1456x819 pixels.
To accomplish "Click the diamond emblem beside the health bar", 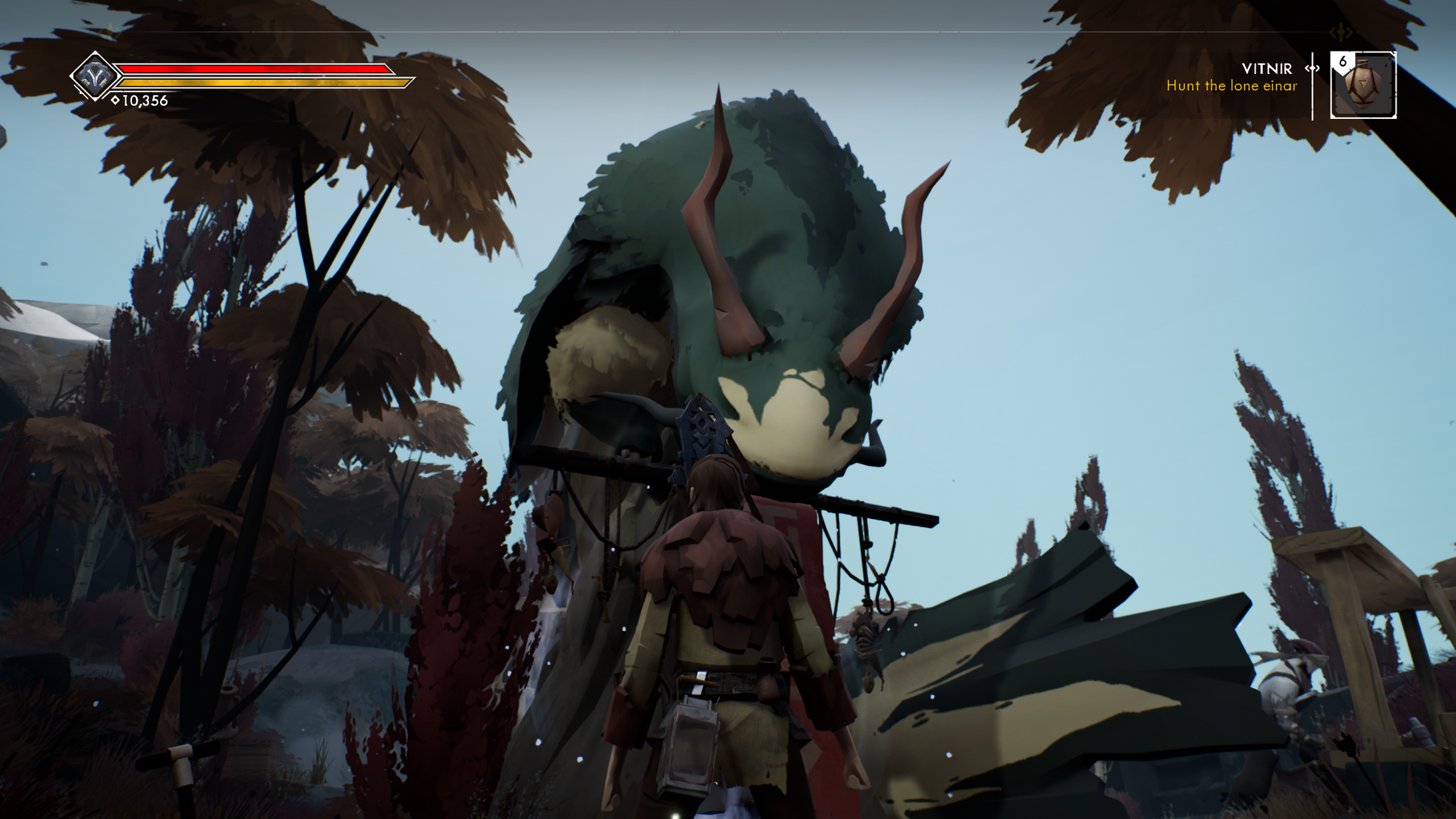I will (x=95, y=76).
